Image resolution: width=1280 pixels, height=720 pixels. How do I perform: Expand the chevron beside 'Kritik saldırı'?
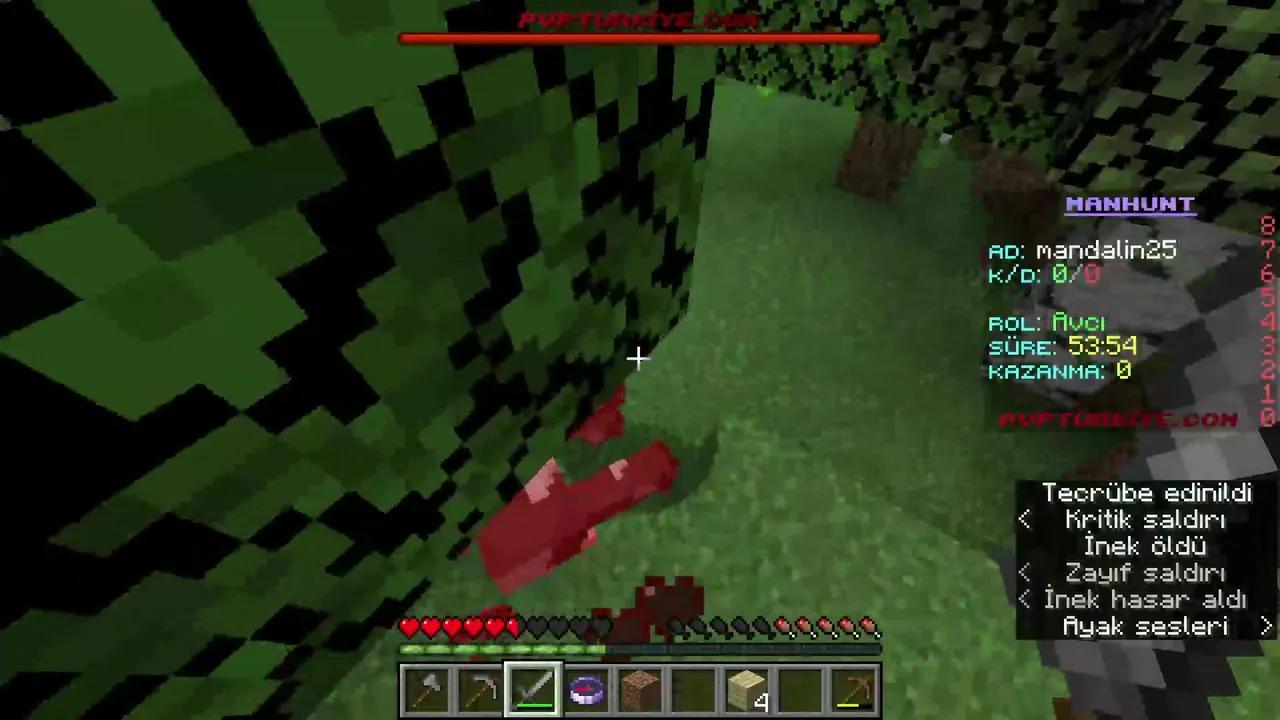click(1025, 519)
